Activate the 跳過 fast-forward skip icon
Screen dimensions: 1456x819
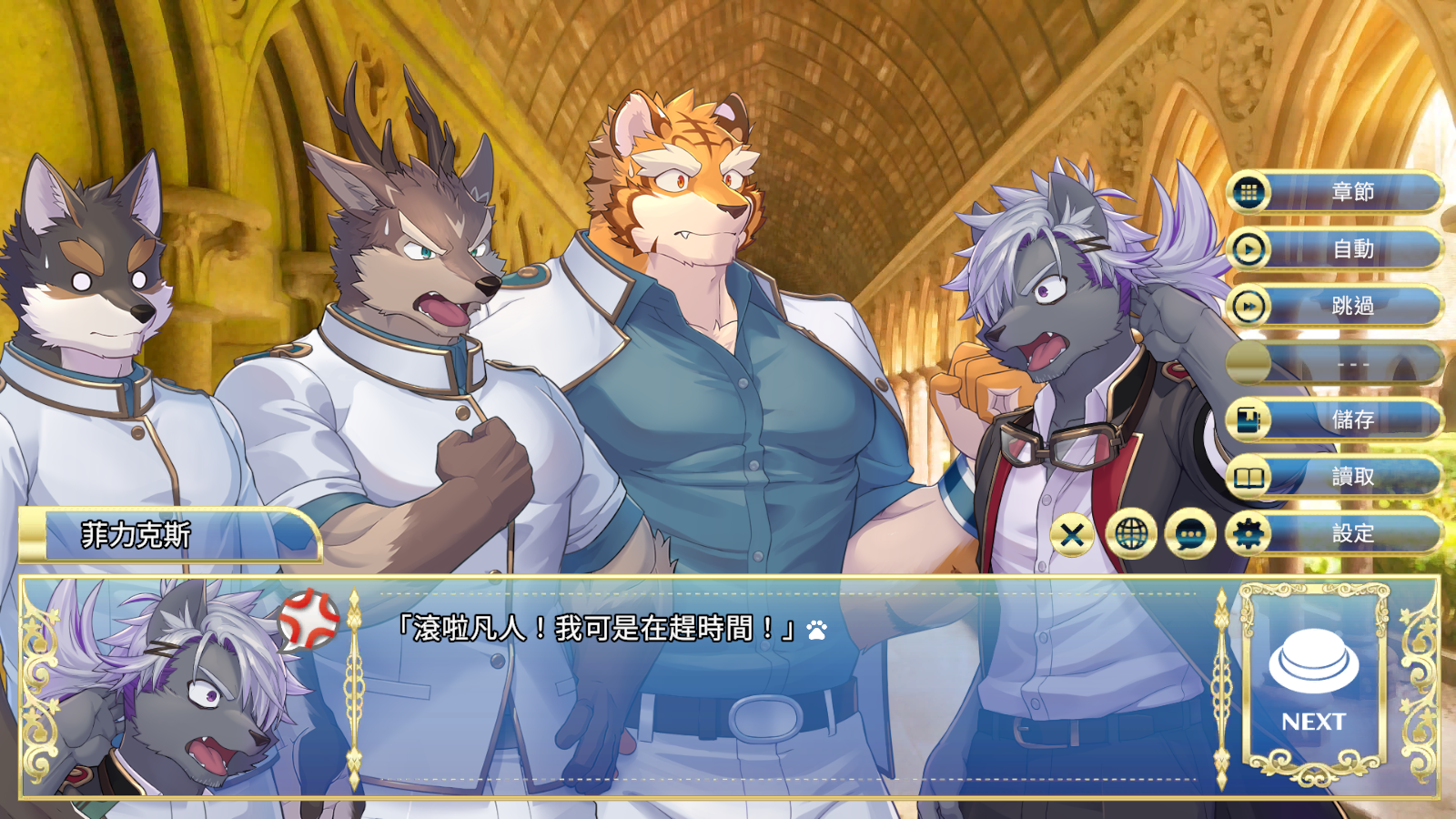[1249, 308]
